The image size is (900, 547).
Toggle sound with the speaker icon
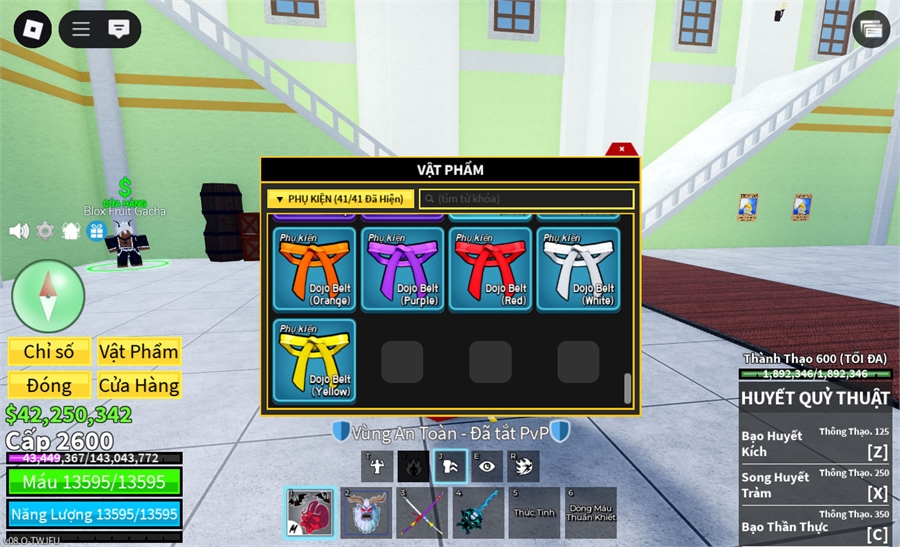coord(19,231)
